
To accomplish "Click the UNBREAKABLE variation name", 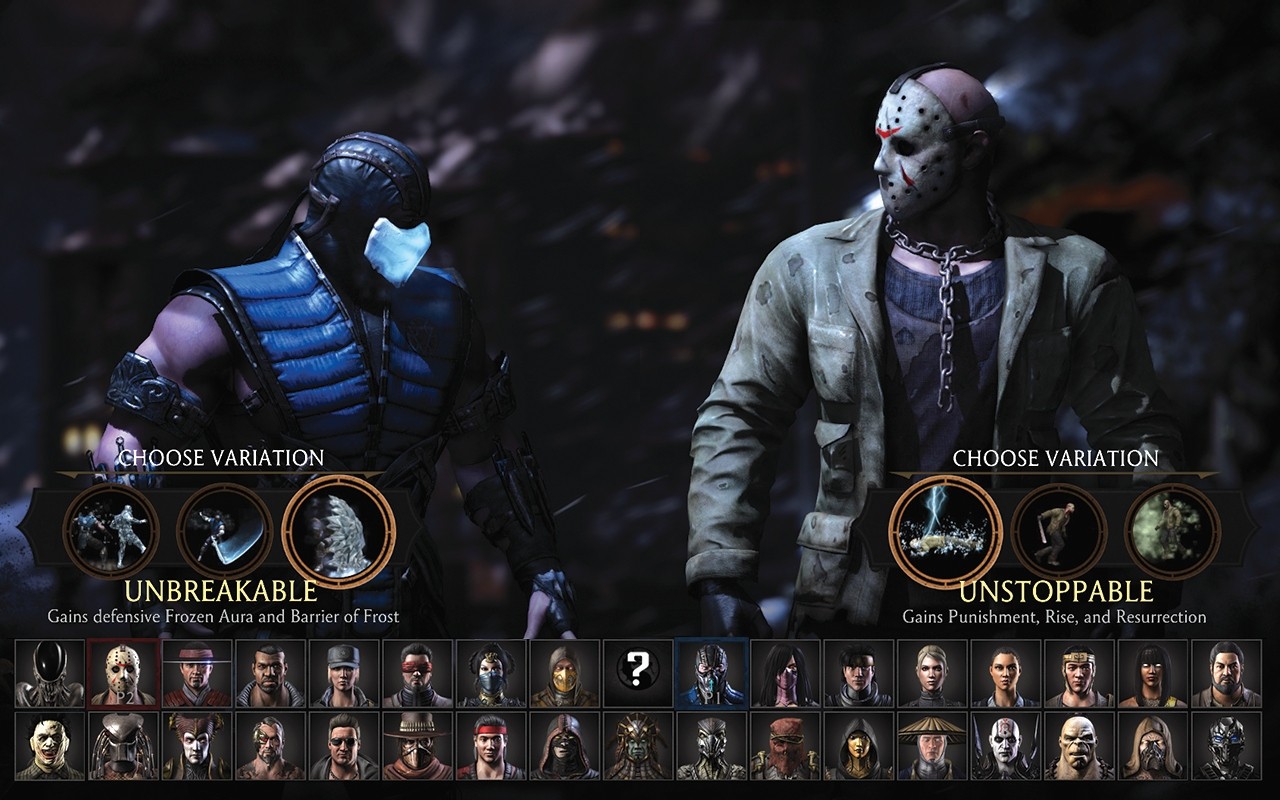I will pyautogui.click(x=218, y=590).
